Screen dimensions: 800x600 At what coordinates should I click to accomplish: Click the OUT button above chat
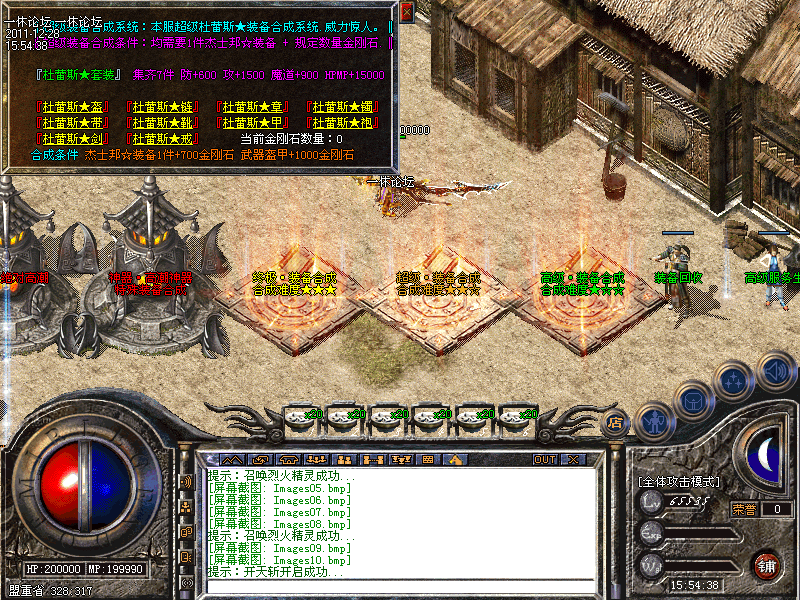point(545,459)
